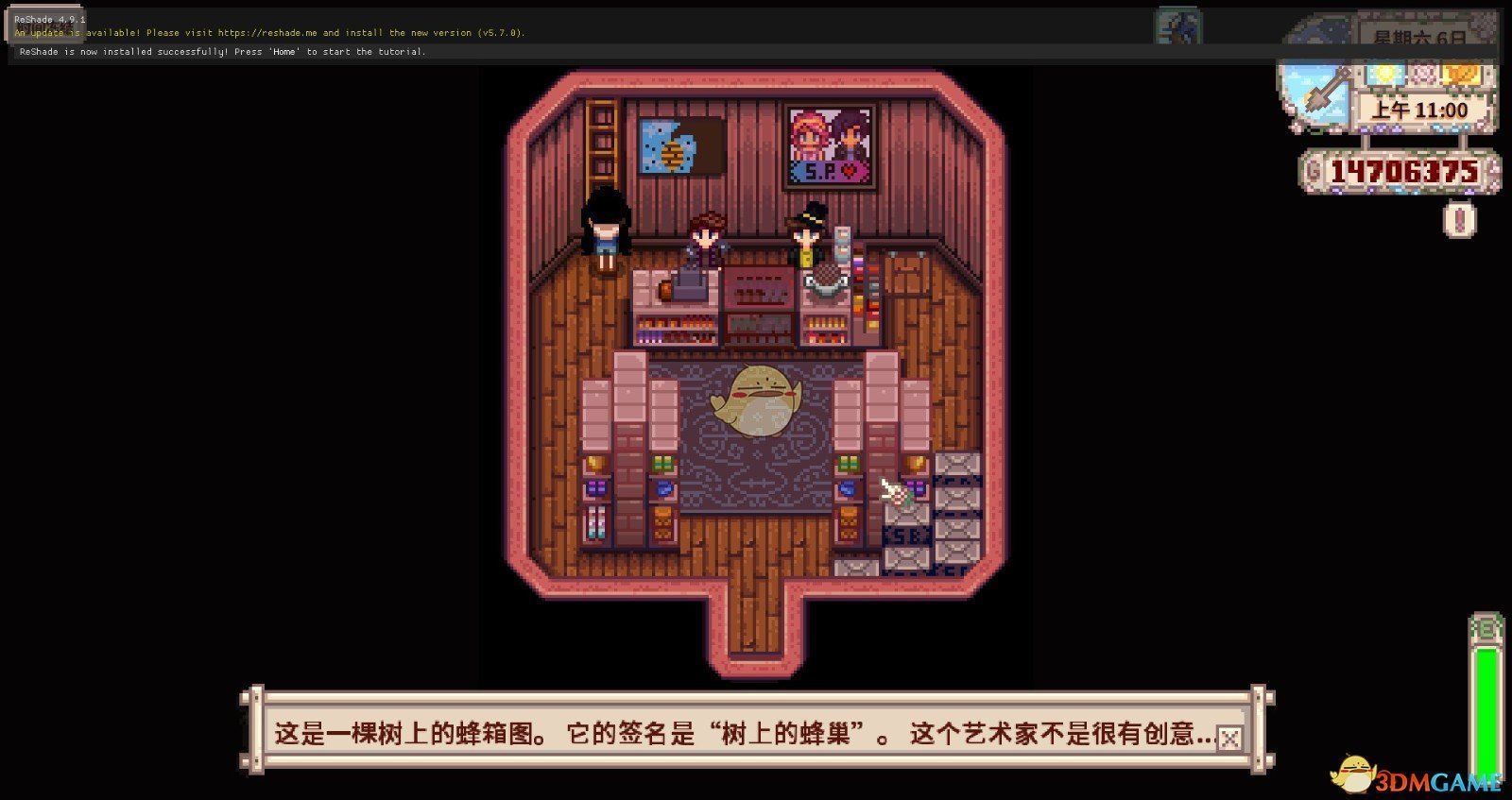
Task: Click the 'Home' tutorial prompt in the ReShade message
Action: pyautogui.click(x=283, y=52)
